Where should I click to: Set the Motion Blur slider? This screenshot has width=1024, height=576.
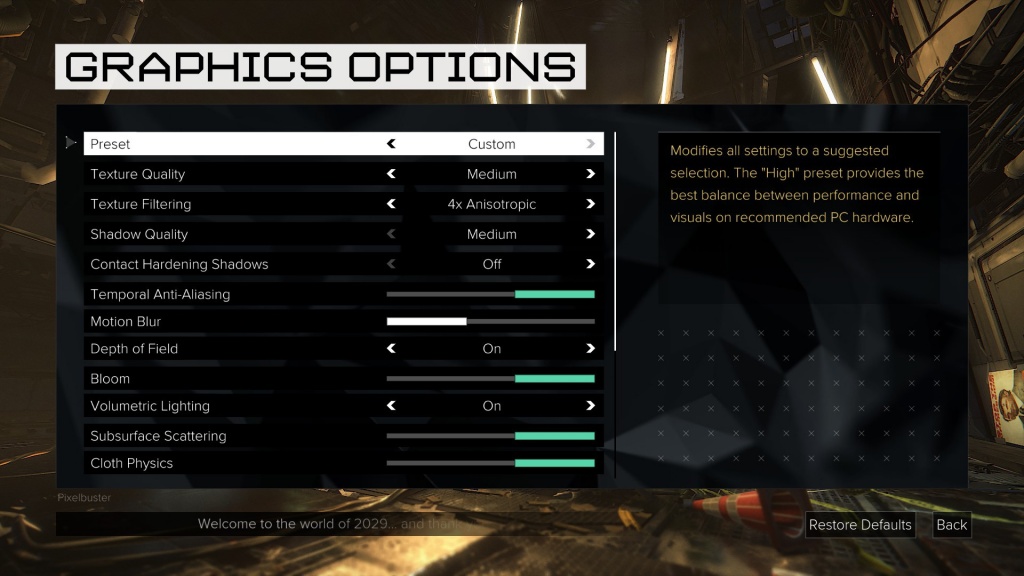491,321
